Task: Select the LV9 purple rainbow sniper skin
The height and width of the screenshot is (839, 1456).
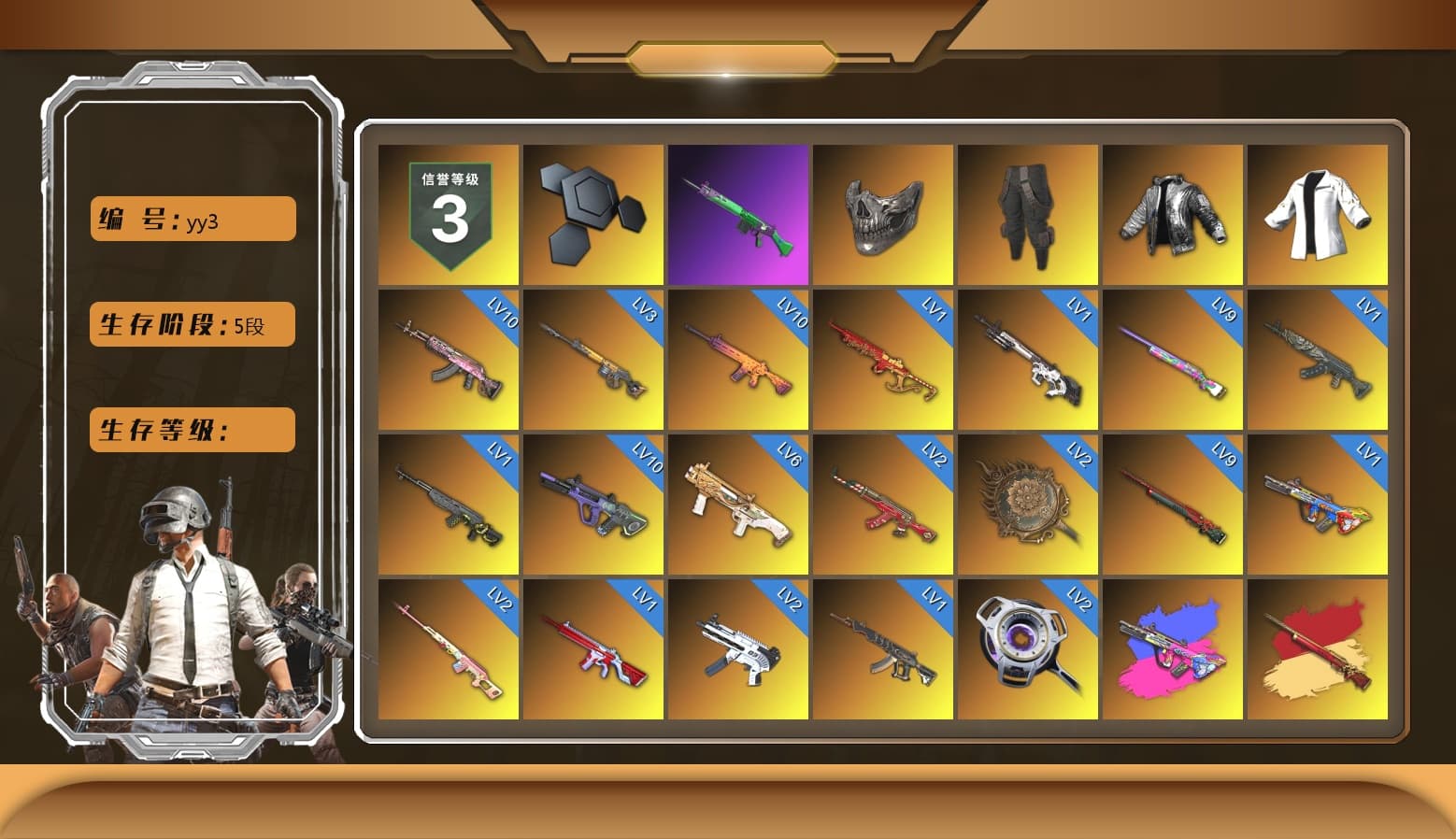Action: click(x=1174, y=360)
